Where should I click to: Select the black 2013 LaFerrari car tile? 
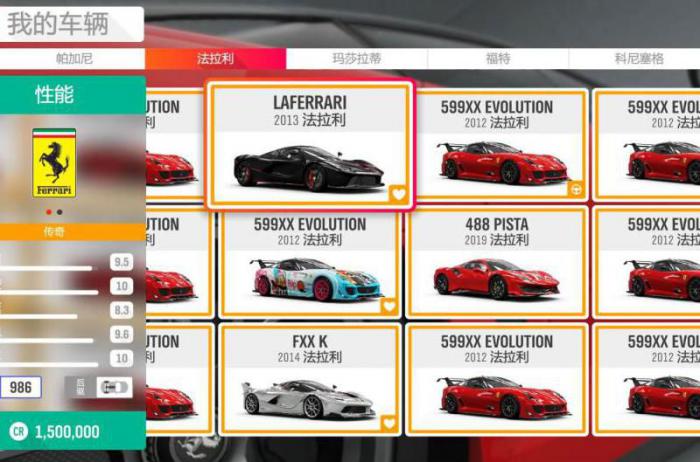click(309, 145)
